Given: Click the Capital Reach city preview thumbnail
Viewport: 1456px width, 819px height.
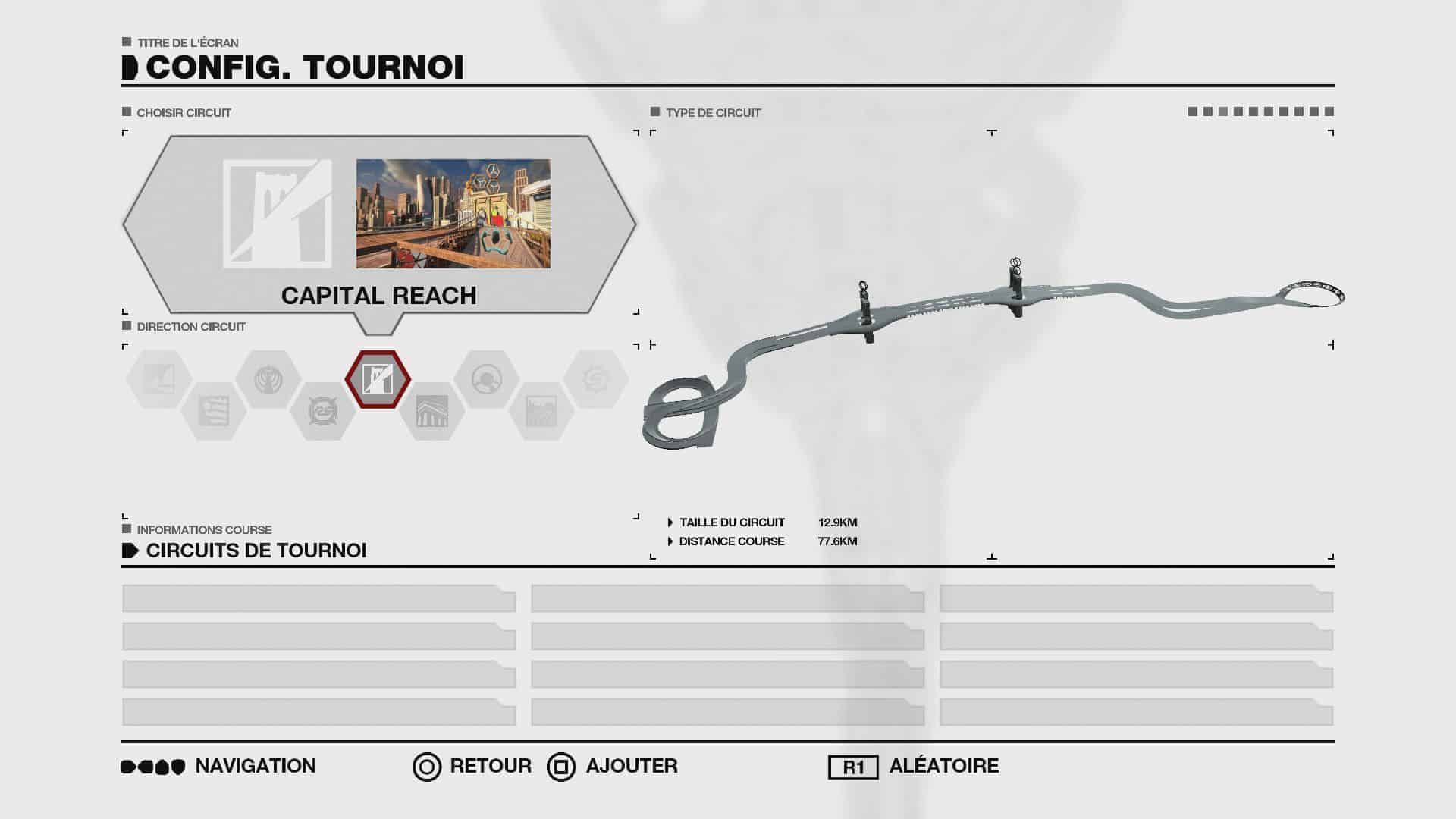Looking at the screenshot, I should point(453,213).
